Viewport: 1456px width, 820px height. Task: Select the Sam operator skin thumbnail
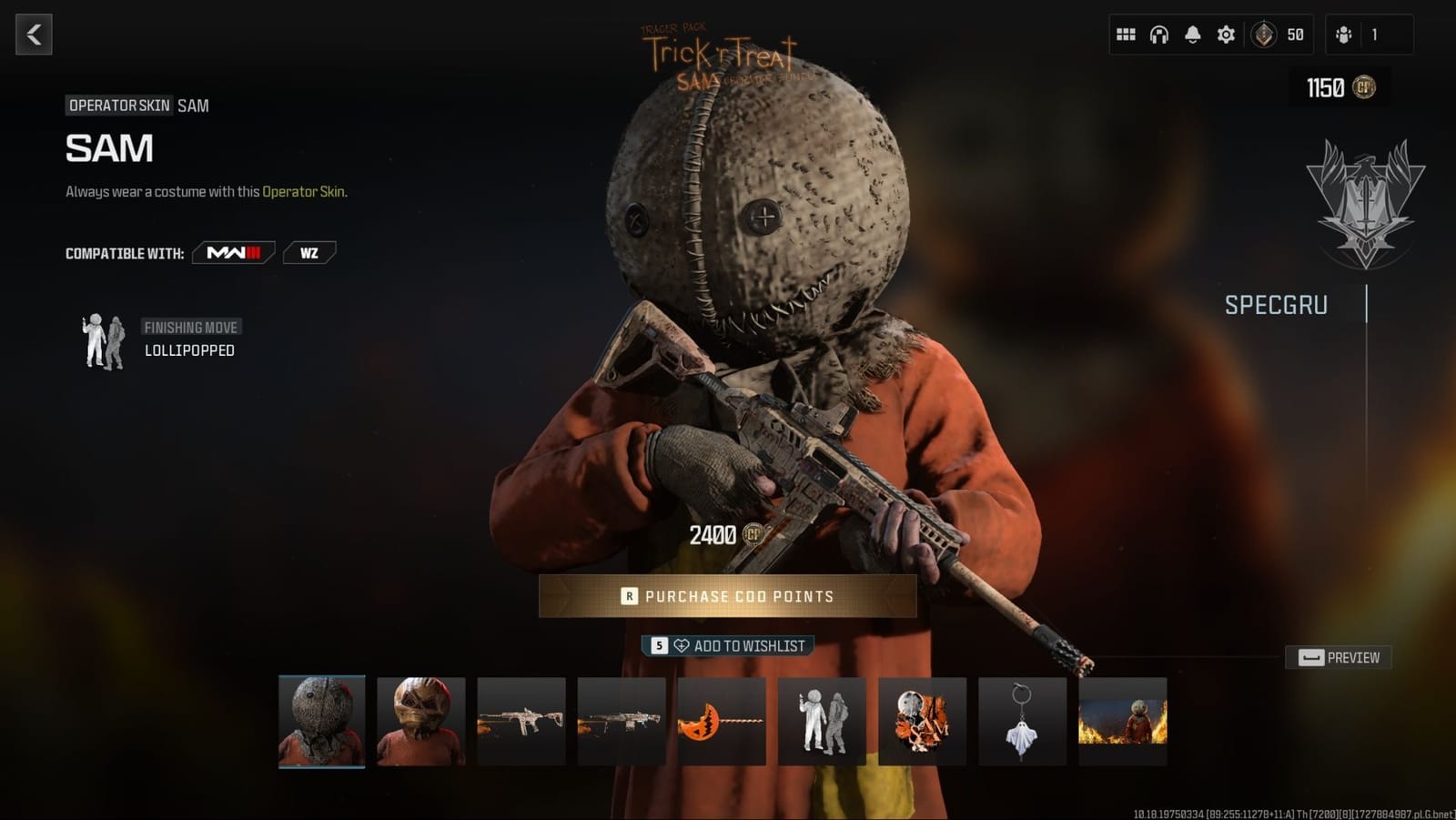point(320,722)
